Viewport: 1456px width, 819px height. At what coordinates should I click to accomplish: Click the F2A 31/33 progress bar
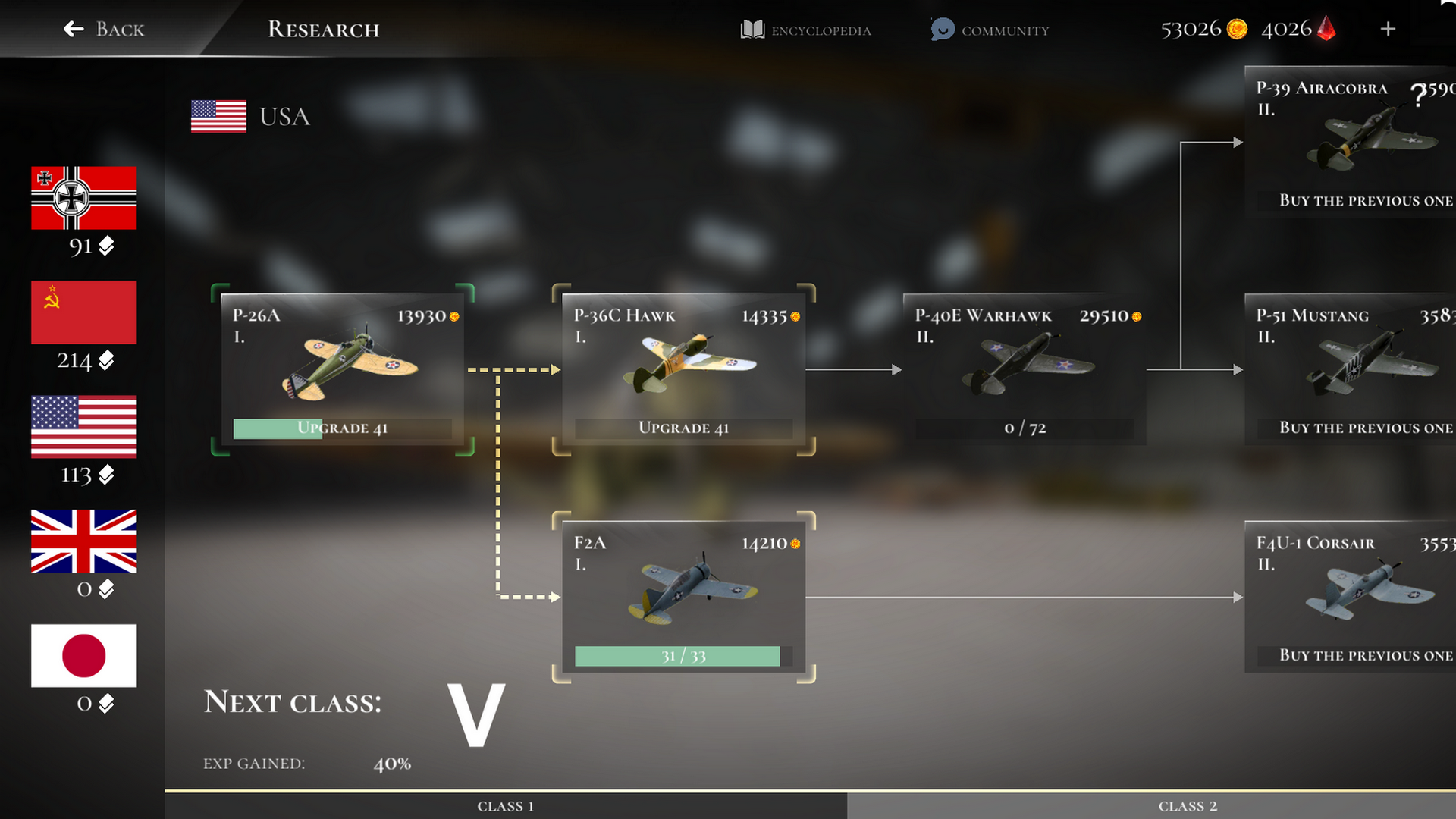tap(677, 655)
